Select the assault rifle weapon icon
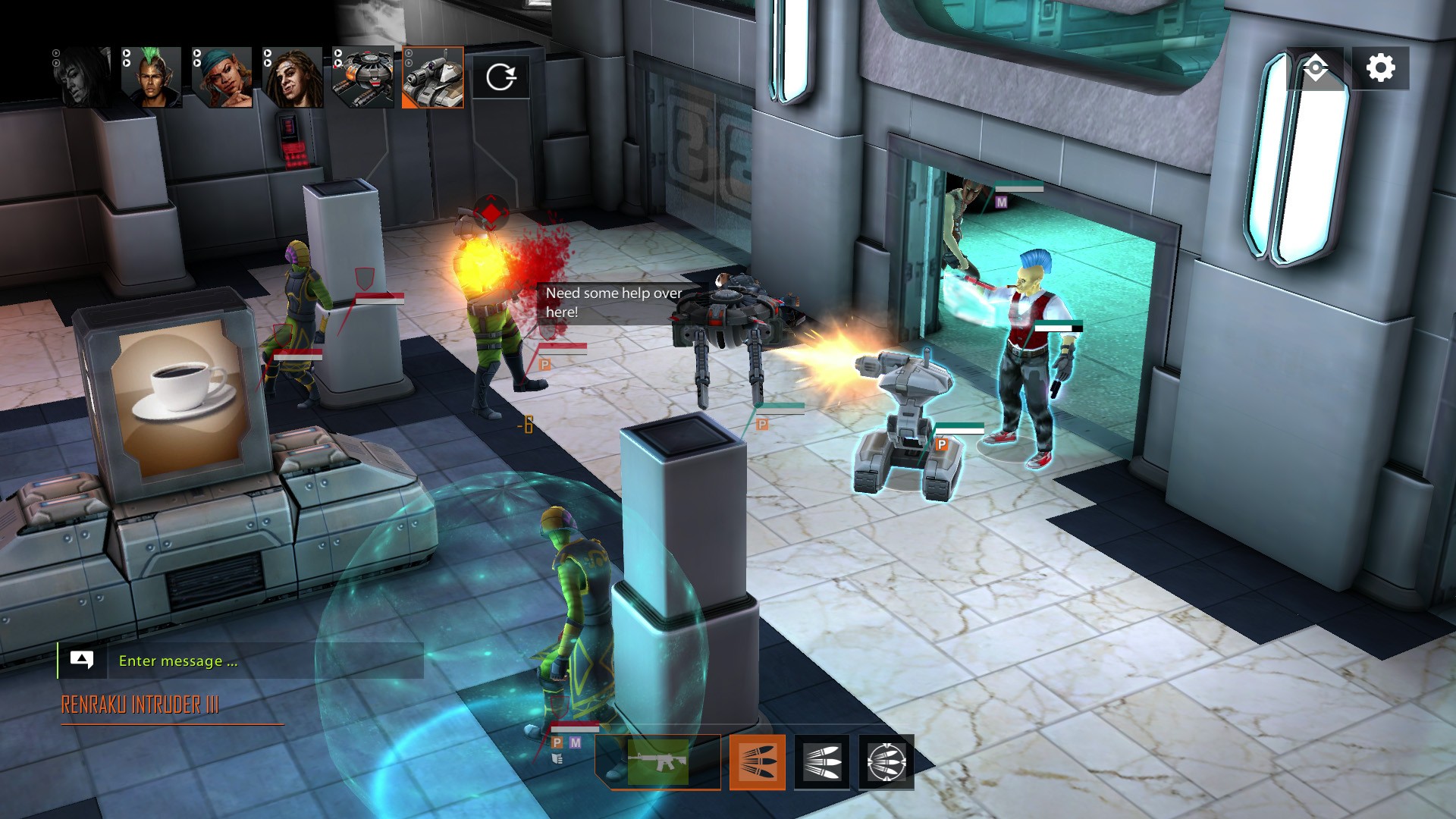The image size is (1456, 819). (657, 762)
